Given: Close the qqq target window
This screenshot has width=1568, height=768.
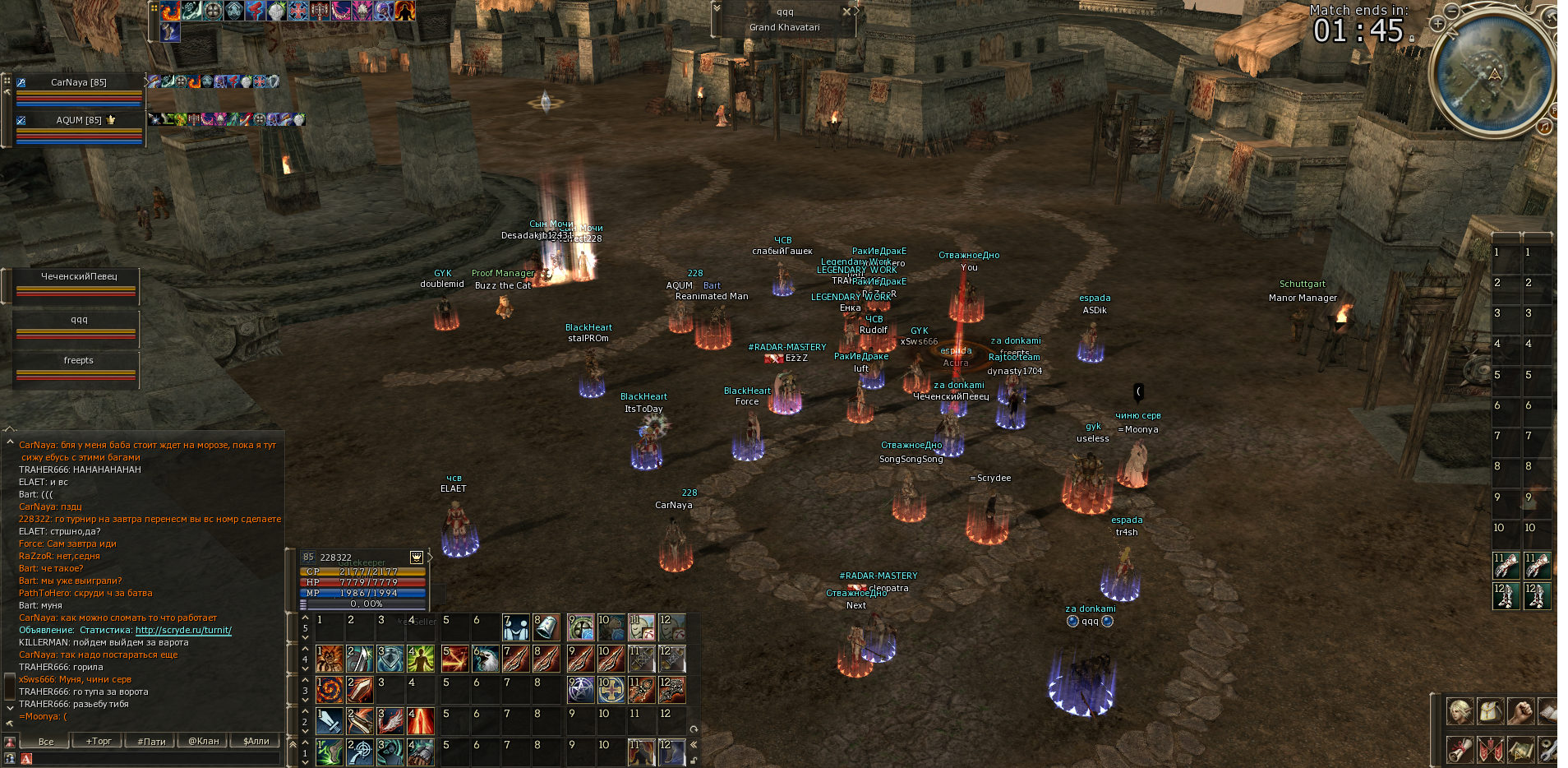Looking at the screenshot, I should tap(846, 12).
